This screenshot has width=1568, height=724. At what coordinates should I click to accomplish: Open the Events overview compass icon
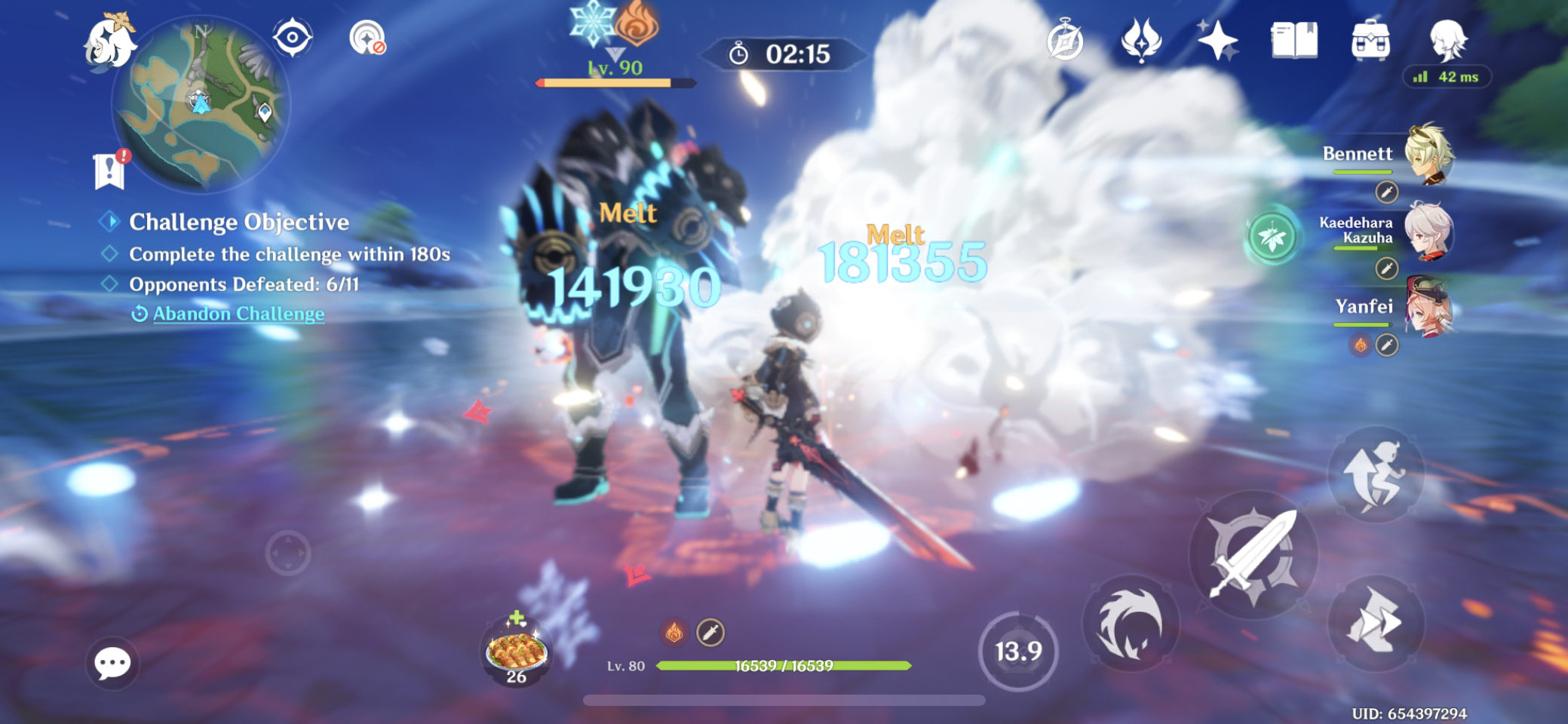coord(1063,39)
